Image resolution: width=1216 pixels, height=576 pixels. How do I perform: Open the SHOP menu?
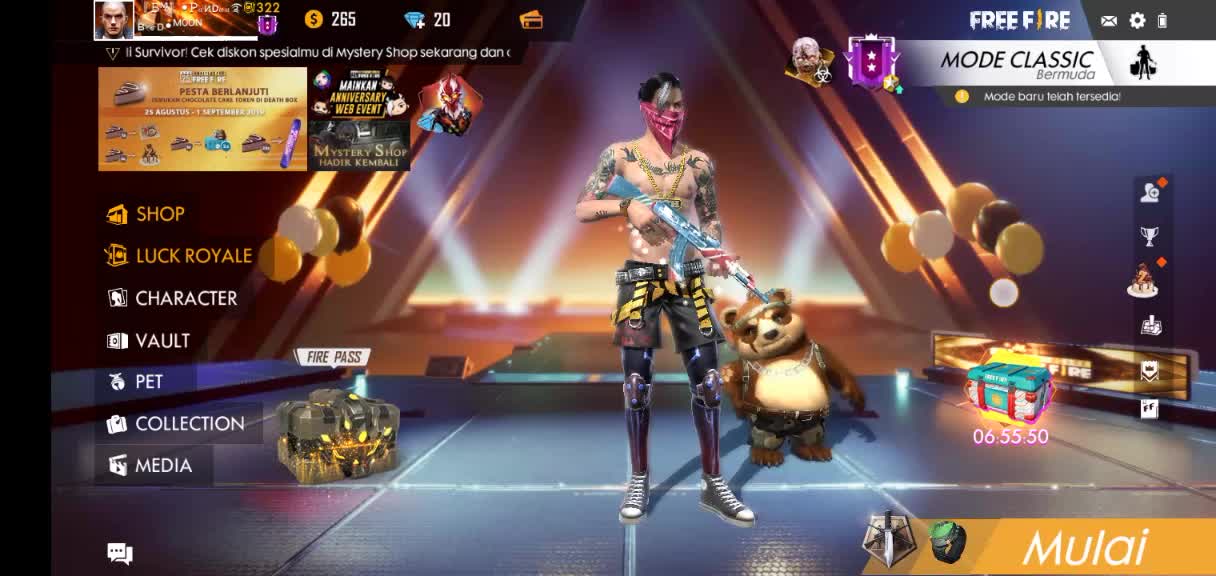point(147,214)
